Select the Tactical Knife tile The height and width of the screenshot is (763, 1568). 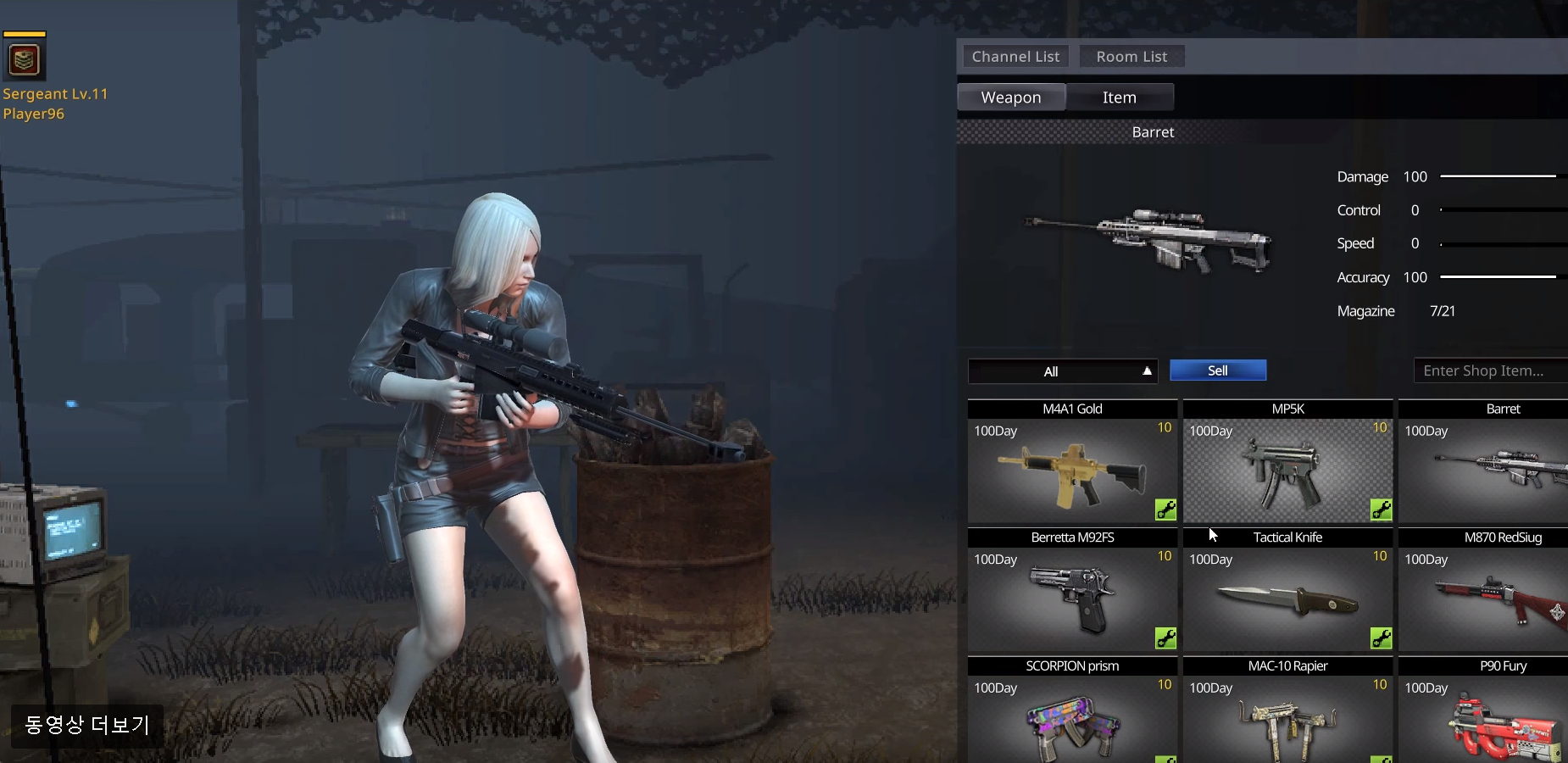pos(1287,599)
